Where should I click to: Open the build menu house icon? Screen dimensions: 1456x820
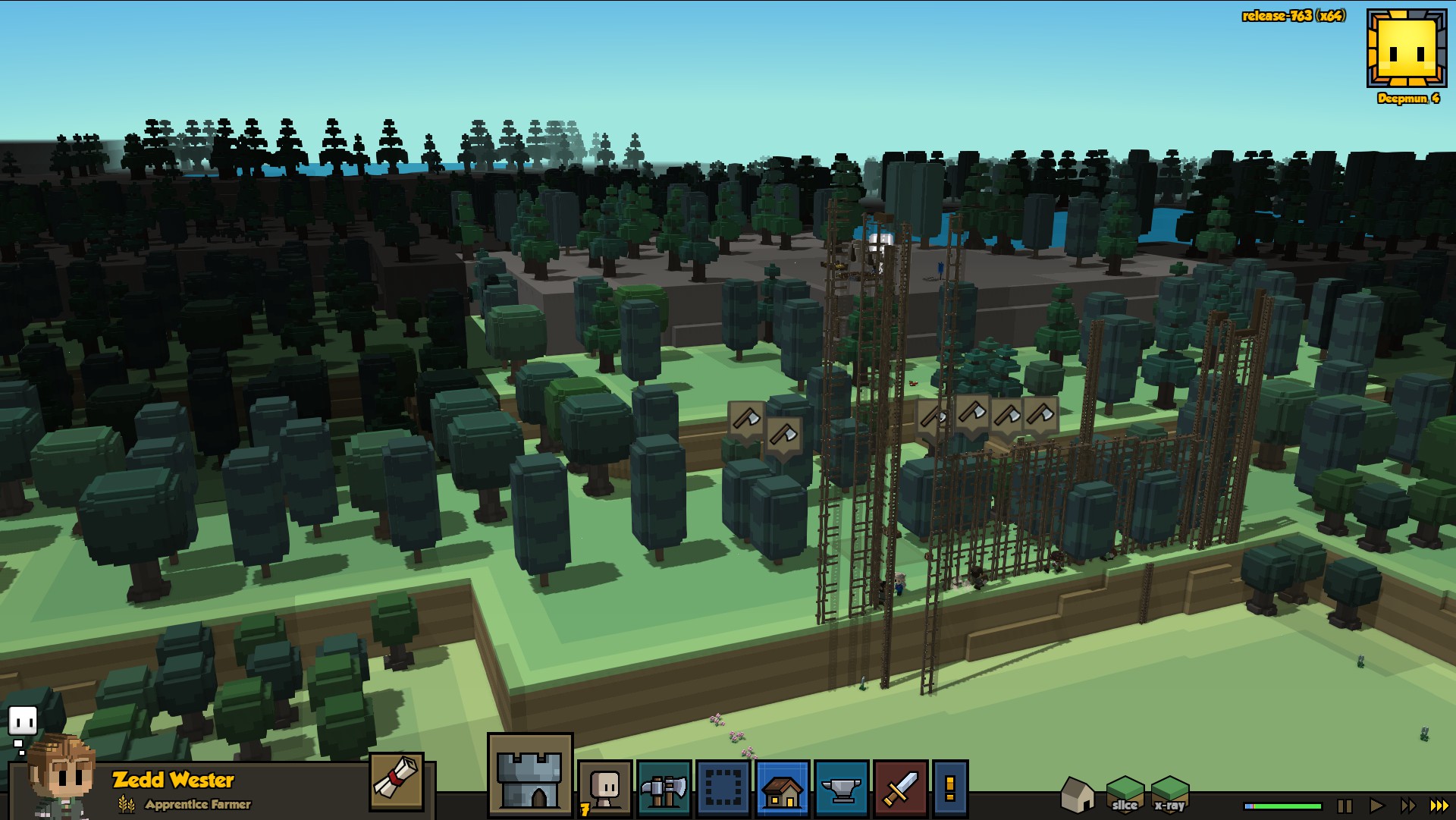pos(782,789)
